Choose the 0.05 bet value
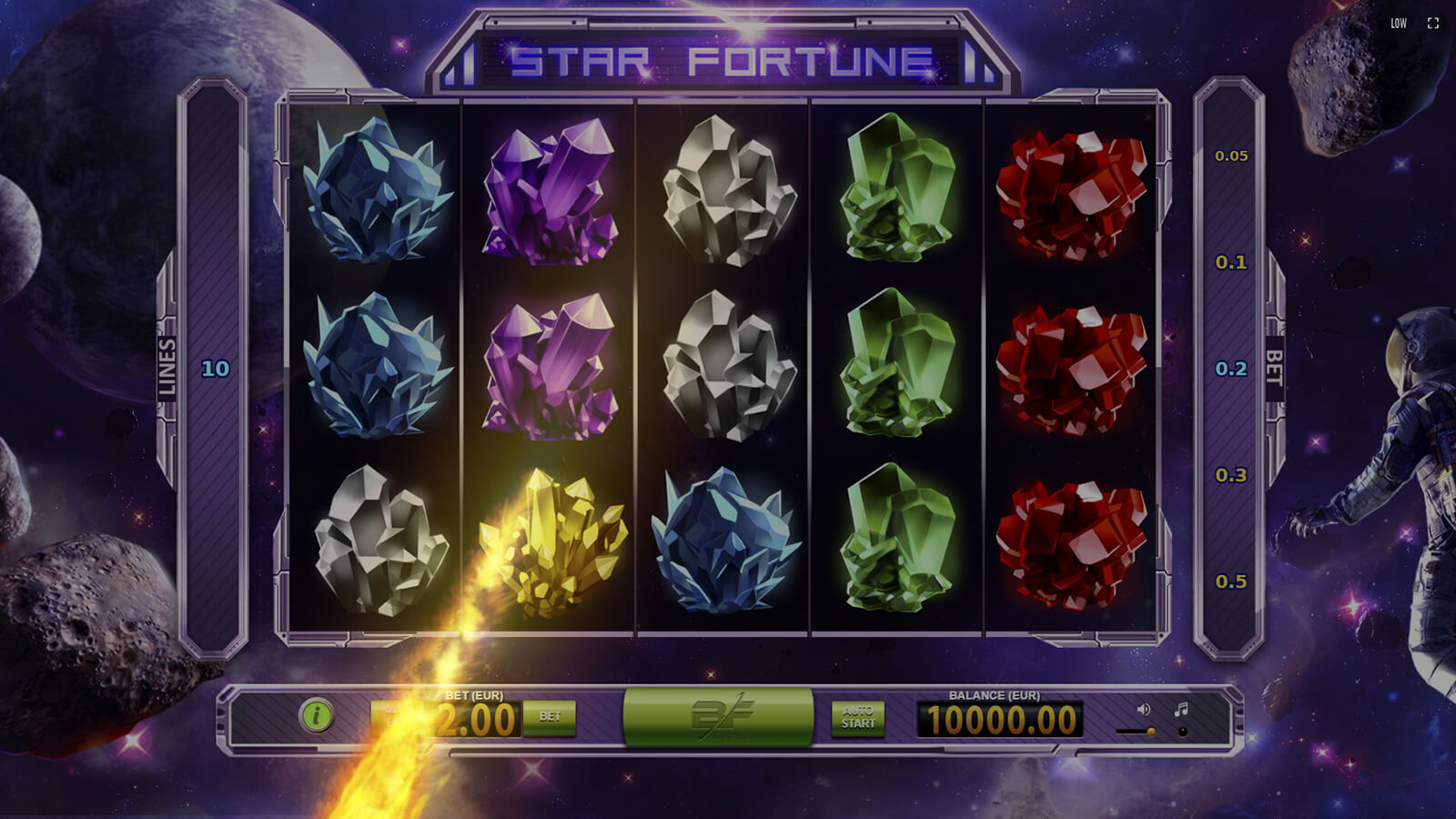The width and height of the screenshot is (1456, 819). pyautogui.click(x=1231, y=157)
